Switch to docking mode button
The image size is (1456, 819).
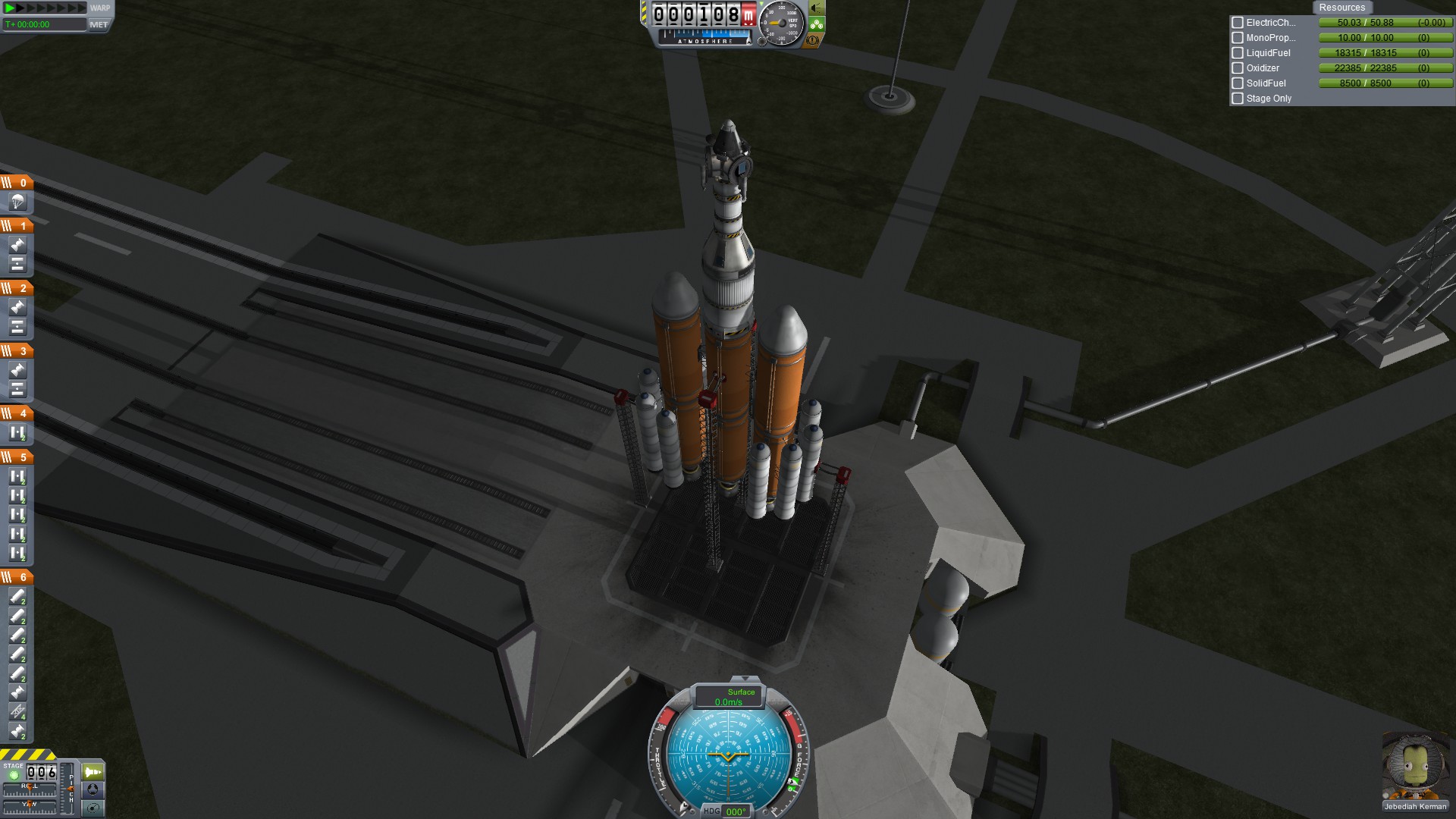tap(93, 790)
